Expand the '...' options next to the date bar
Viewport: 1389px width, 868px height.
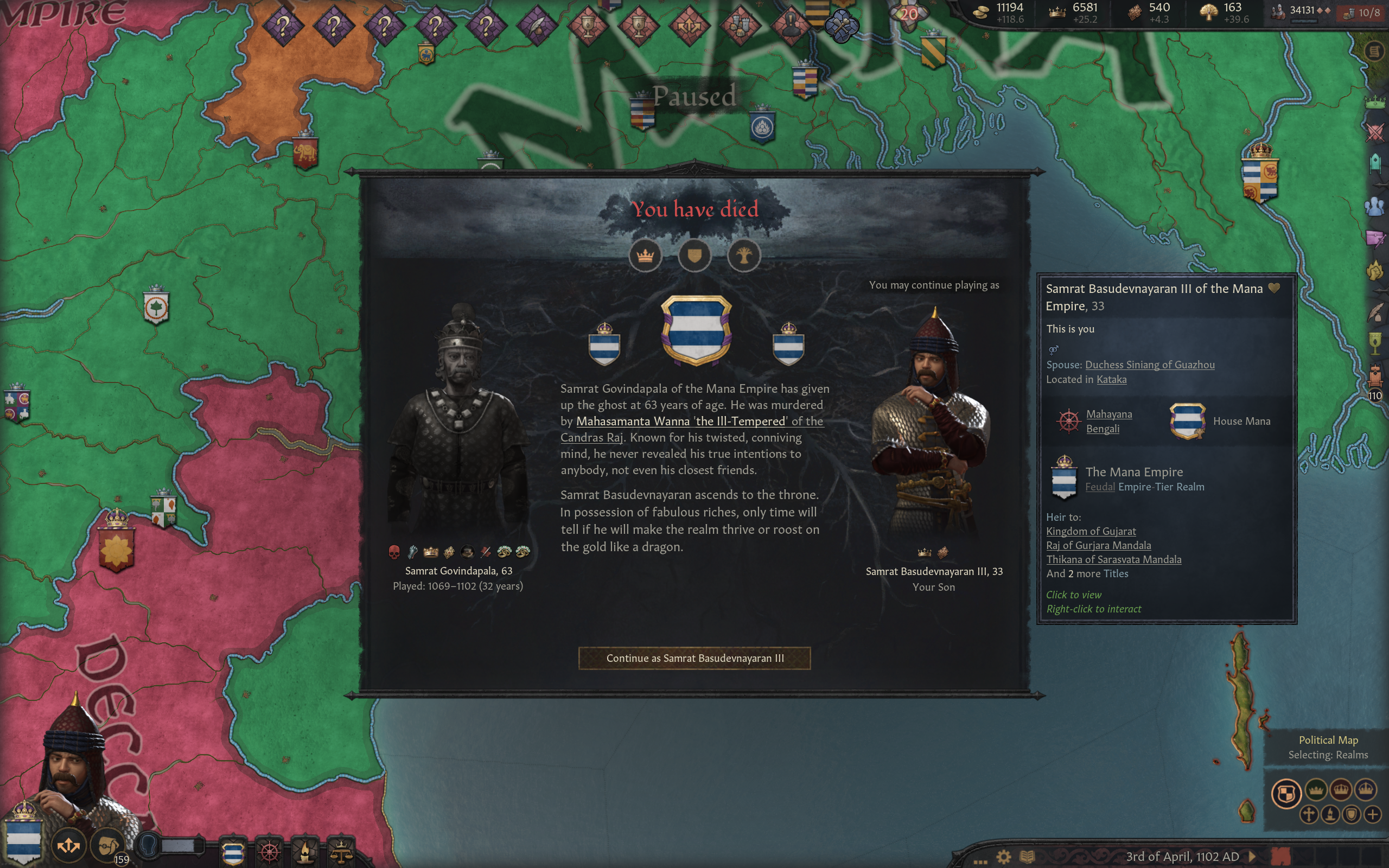coord(981,861)
